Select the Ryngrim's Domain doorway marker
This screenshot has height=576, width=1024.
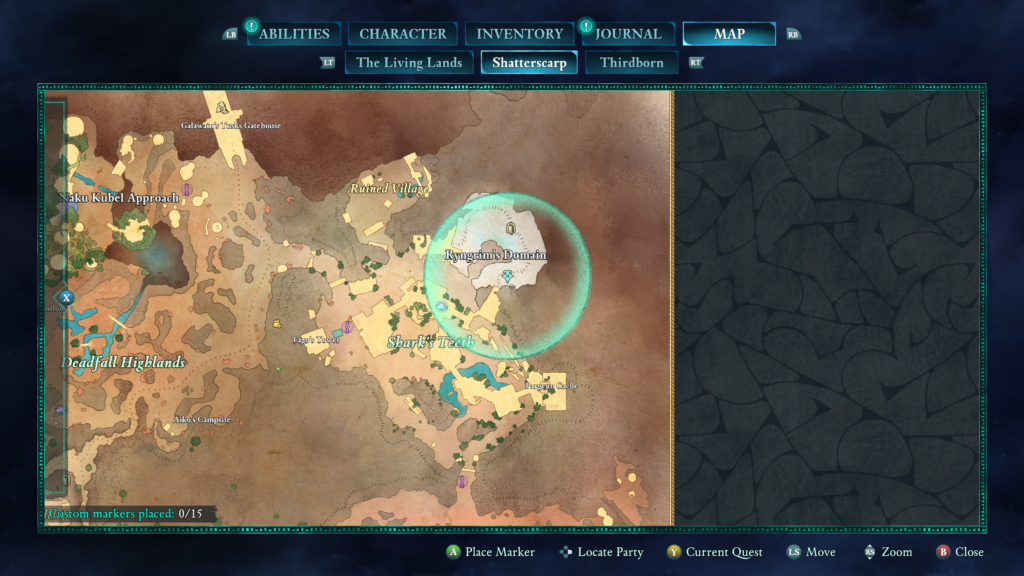pyautogui.click(x=512, y=229)
